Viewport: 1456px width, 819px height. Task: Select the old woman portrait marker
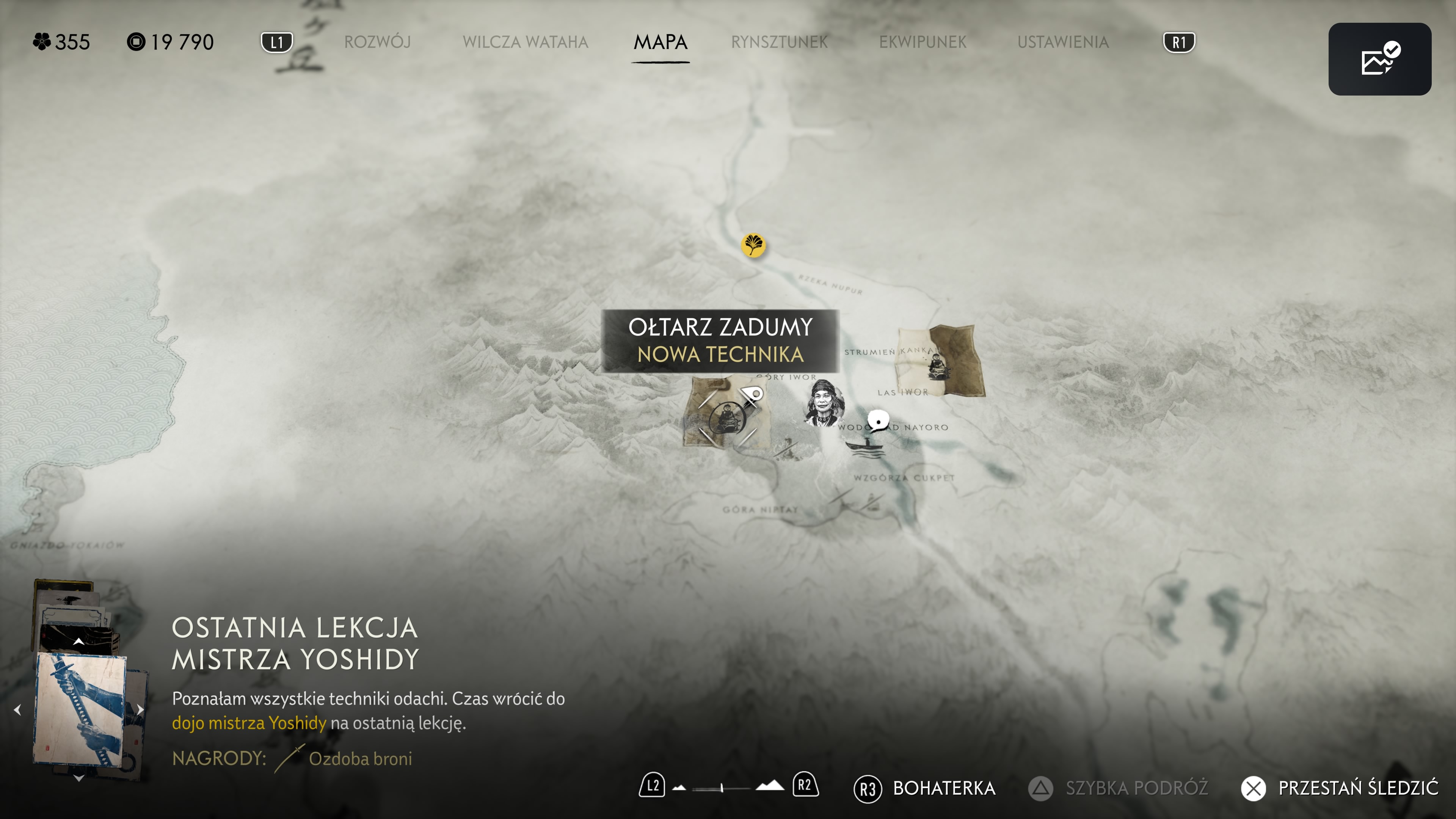[824, 402]
